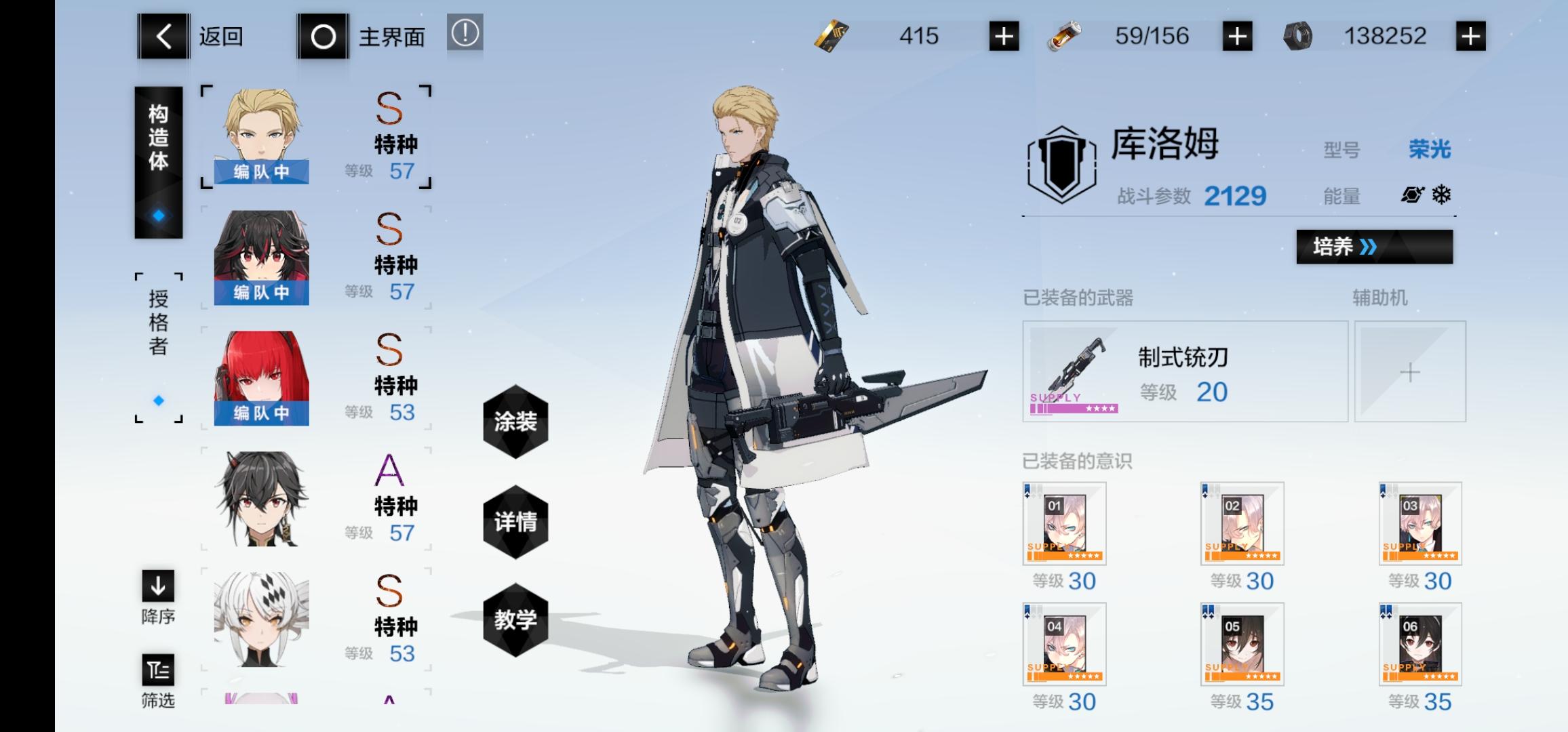Click the dark energy element icon
The width and height of the screenshot is (1568, 732).
(1412, 195)
